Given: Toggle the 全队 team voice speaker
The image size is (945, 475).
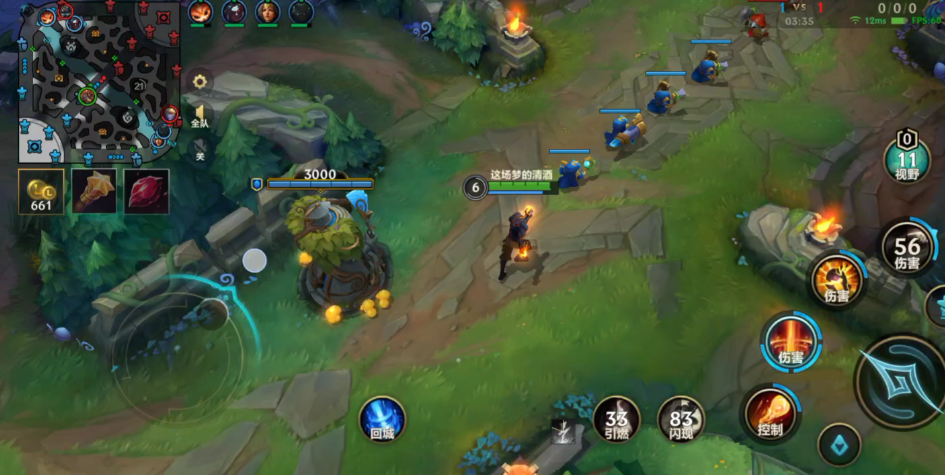Looking at the screenshot, I should coord(200,116).
